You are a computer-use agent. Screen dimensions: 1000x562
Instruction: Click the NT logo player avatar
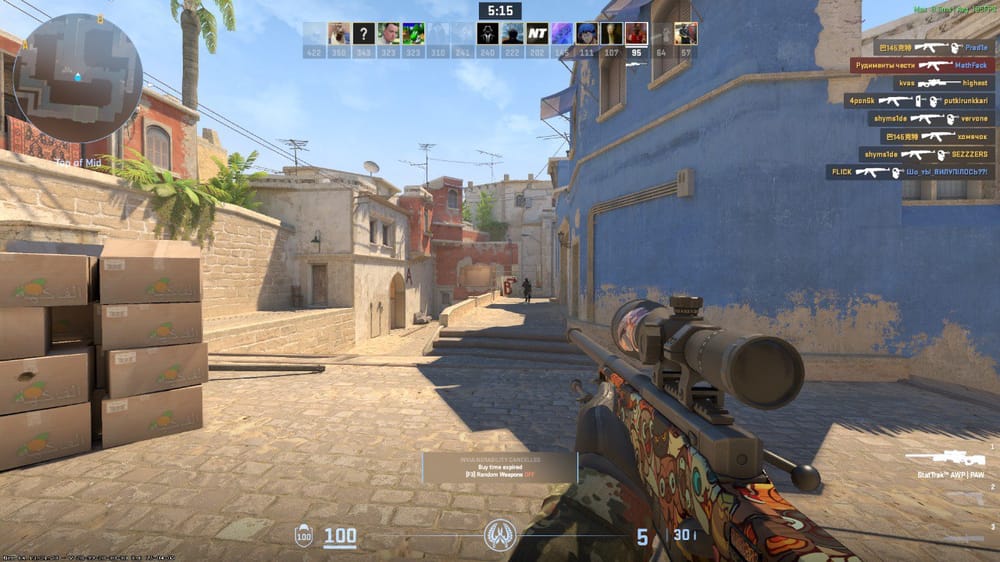[x=537, y=34]
